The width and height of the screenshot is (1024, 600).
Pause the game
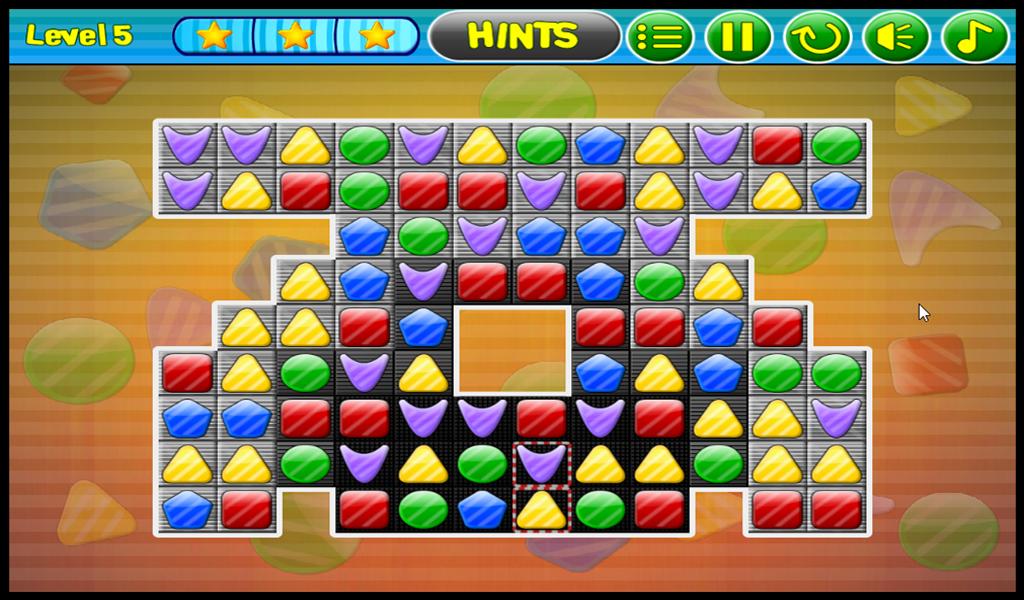tap(738, 37)
